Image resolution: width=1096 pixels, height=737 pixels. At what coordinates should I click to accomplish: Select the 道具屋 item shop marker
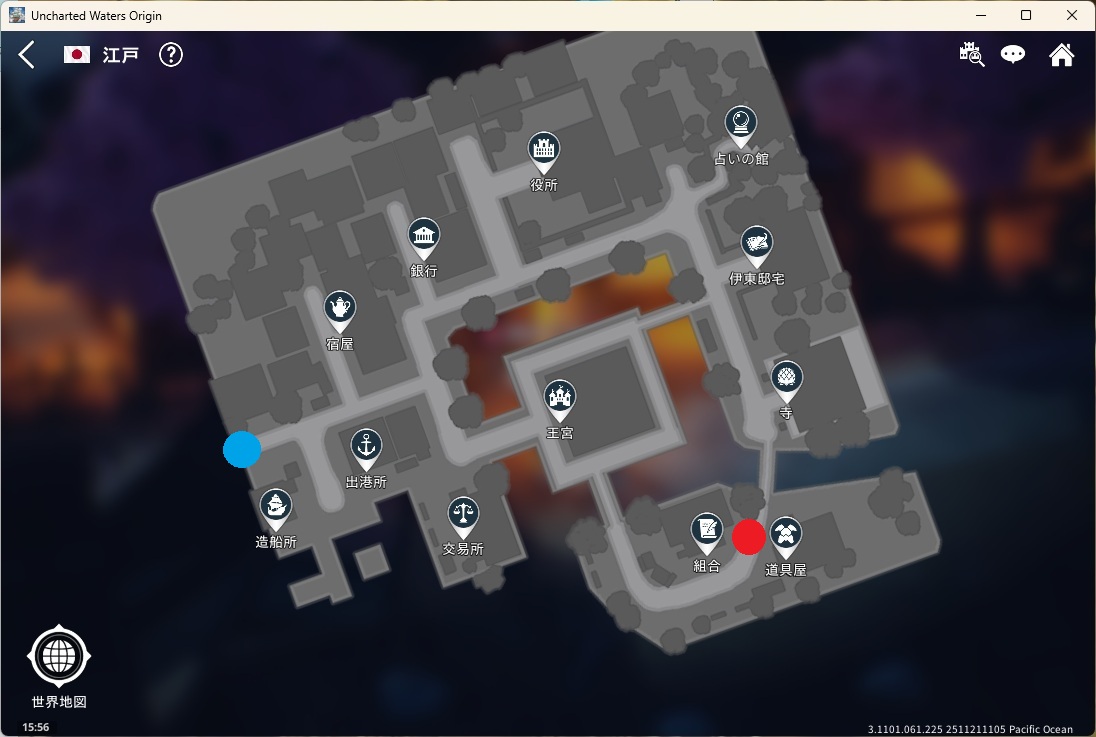pyautogui.click(x=786, y=537)
